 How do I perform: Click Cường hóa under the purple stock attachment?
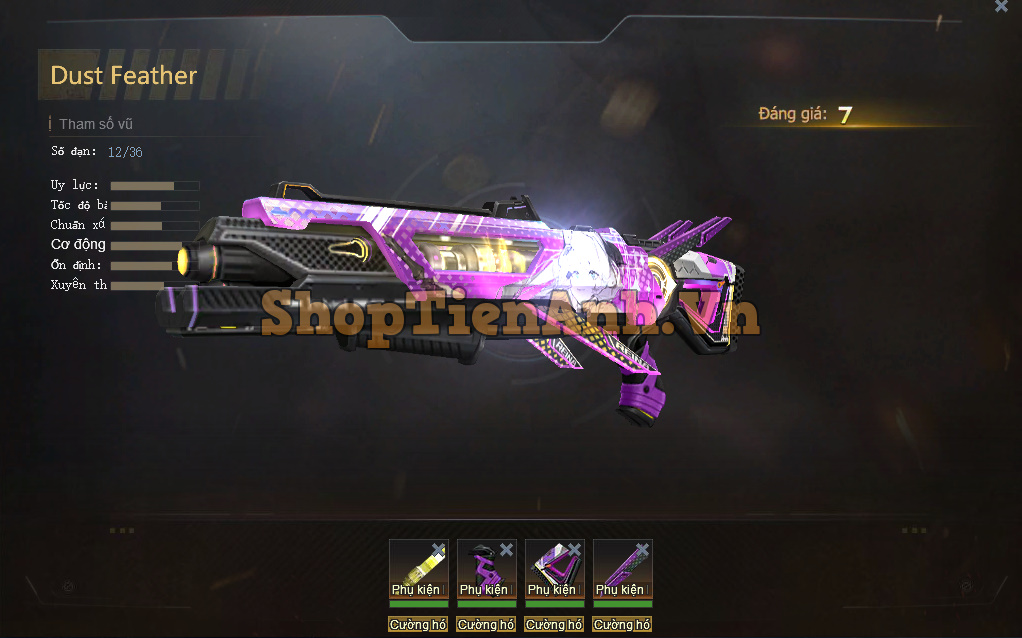tap(554, 625)
